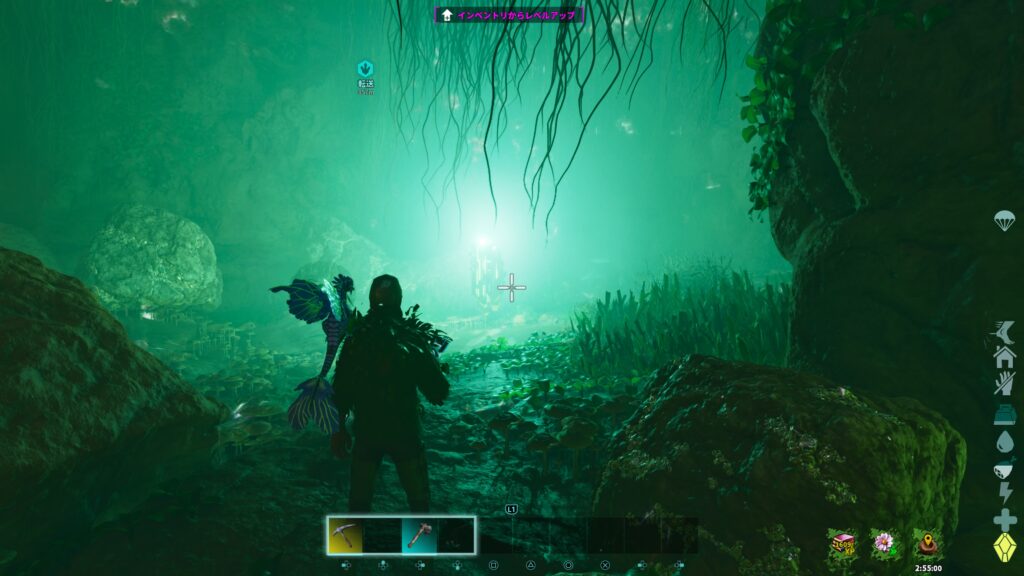Click the teal transfer waypoint marker
The height and width of the screenshot is (576, 1024).
365,69
